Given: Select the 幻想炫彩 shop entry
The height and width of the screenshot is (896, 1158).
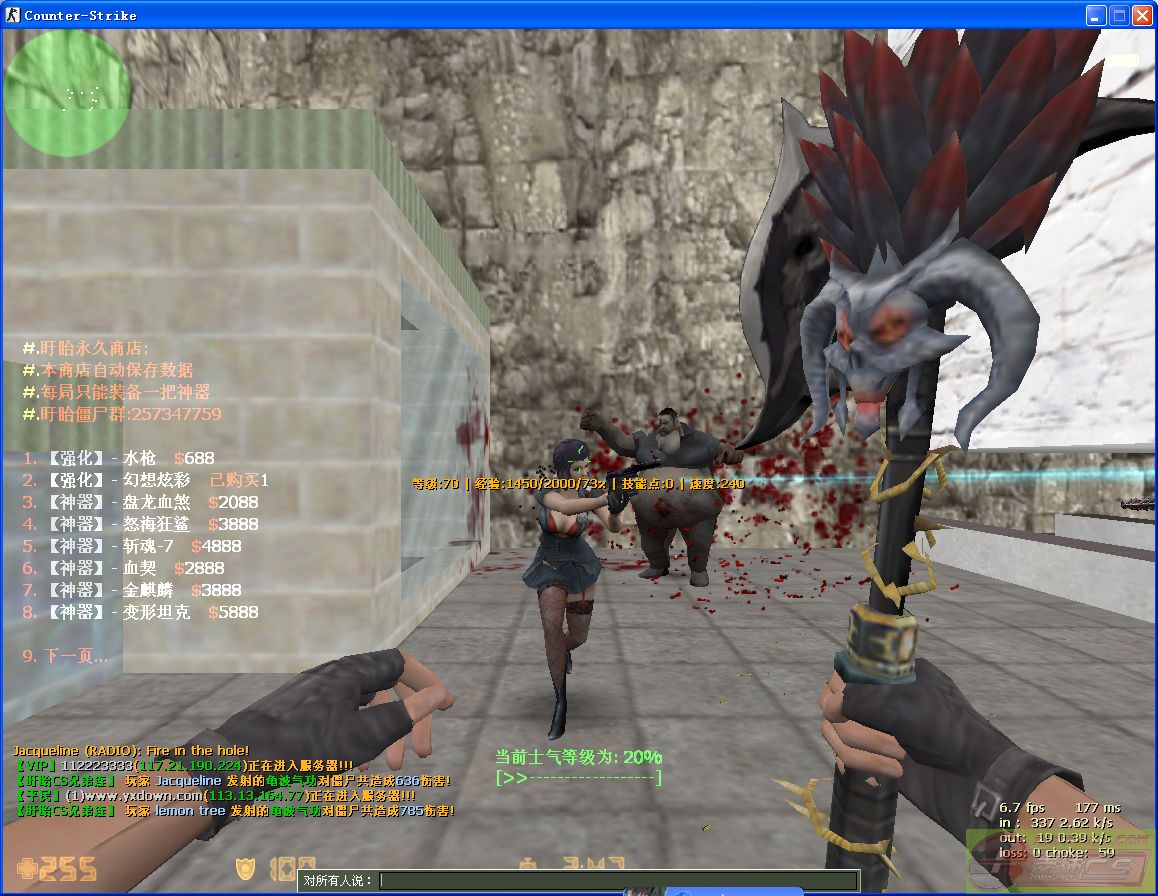Looking at the screenshot, I should [145, 480].
